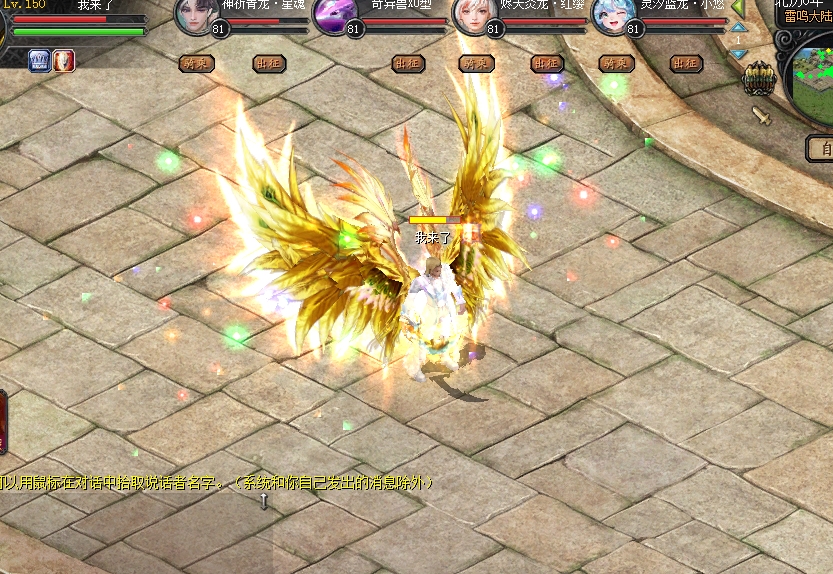Click the 出征 button under 神祈青龙·星魂
The width and height of the screenshot is (833, 574).
pyautogui.click(x=267, y=64)
